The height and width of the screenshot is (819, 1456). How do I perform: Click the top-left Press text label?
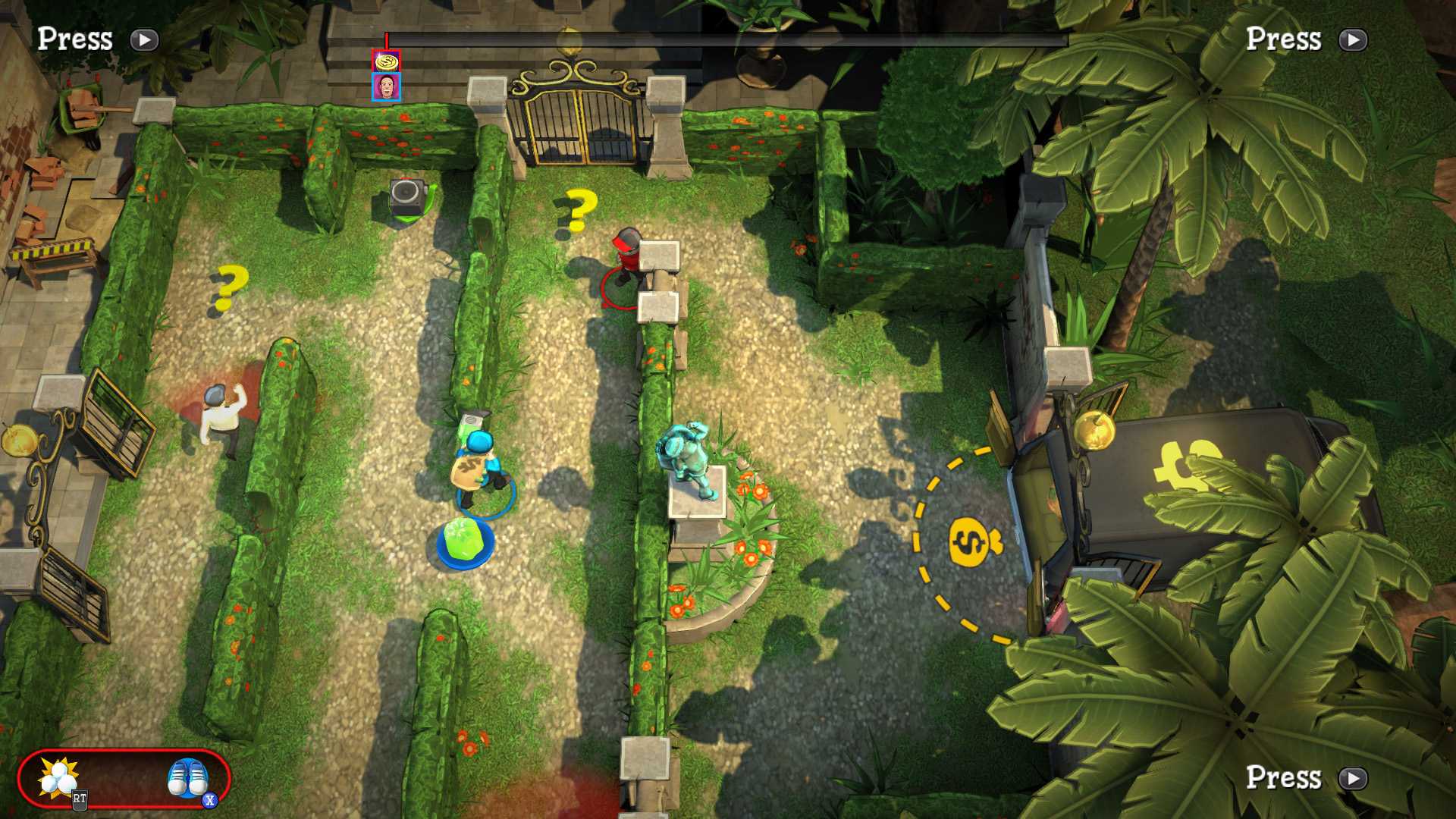pos(74,38)
